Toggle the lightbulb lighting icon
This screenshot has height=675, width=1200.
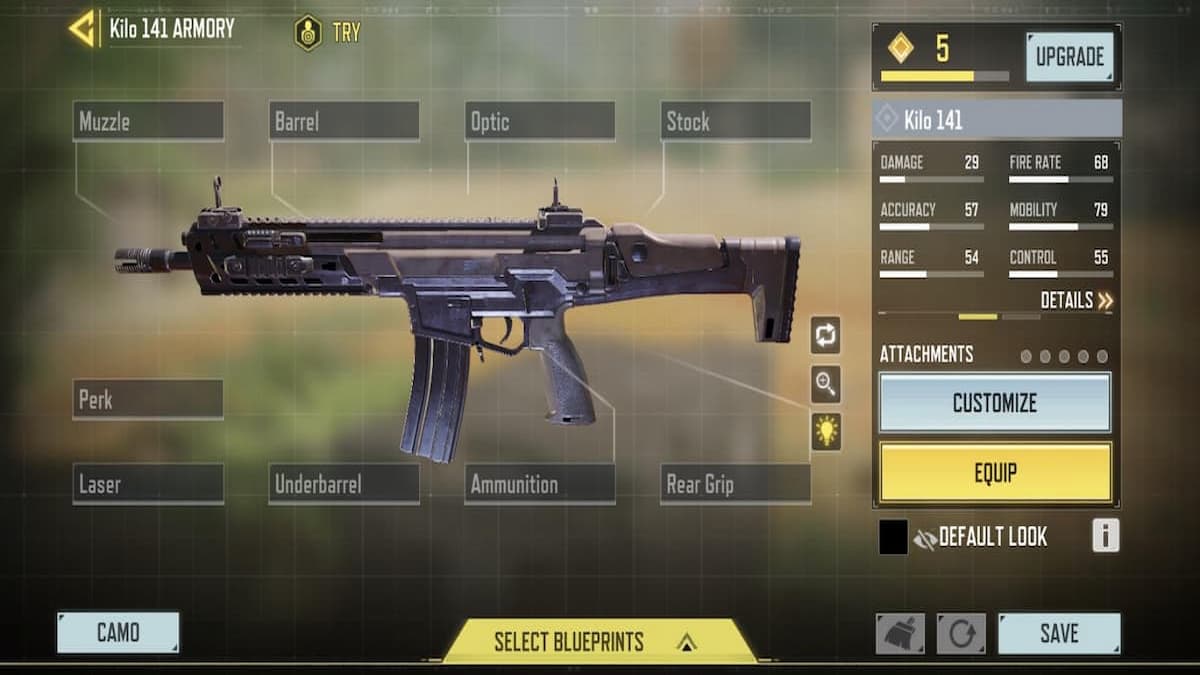826,432
